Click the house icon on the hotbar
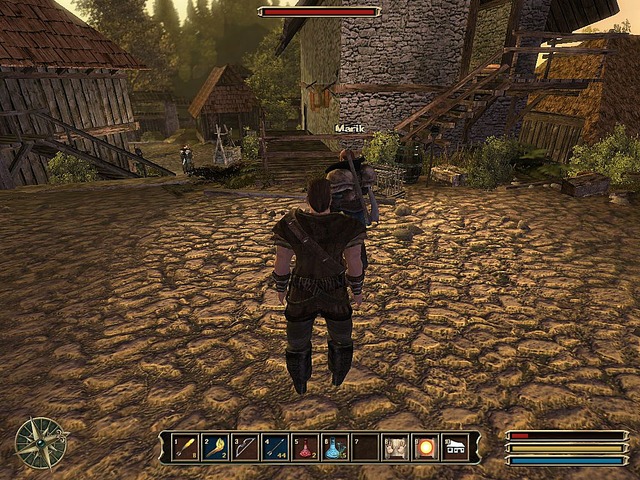This screenshot has width=640, height=480. [456, 446]
